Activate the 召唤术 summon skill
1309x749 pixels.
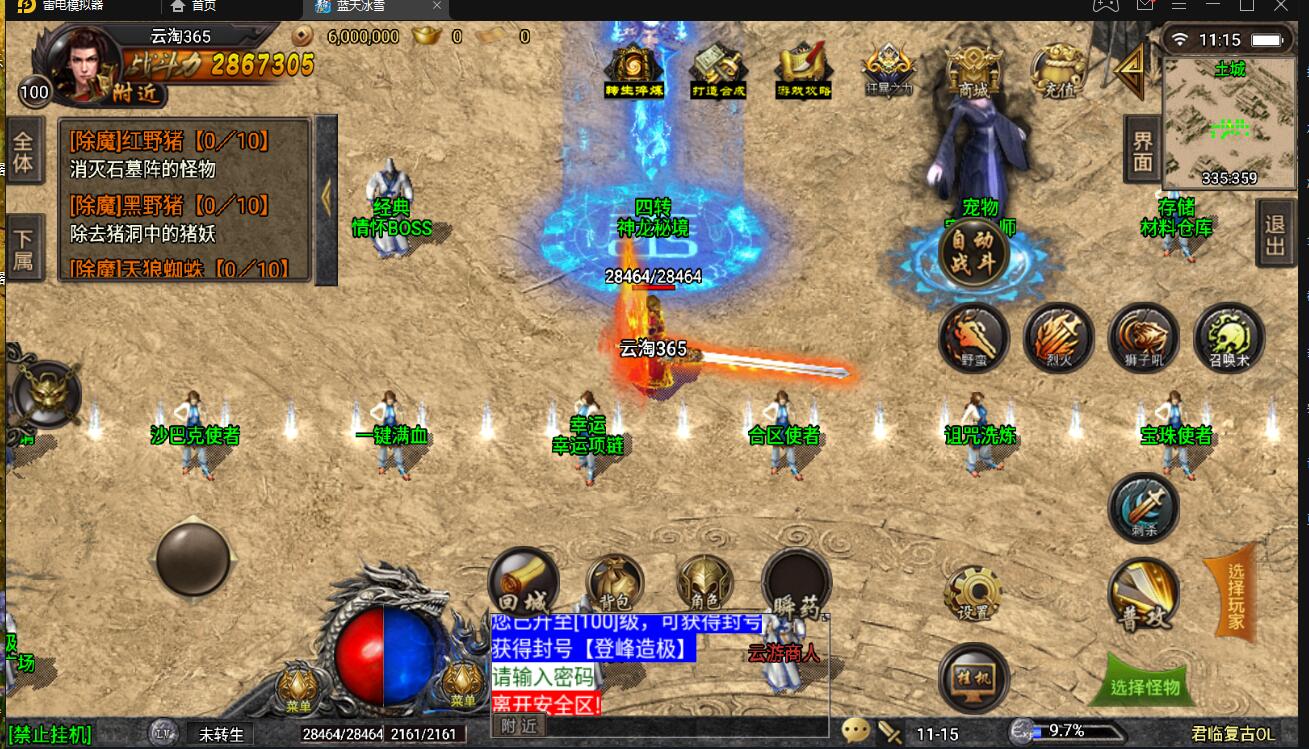pos(1229,337)
